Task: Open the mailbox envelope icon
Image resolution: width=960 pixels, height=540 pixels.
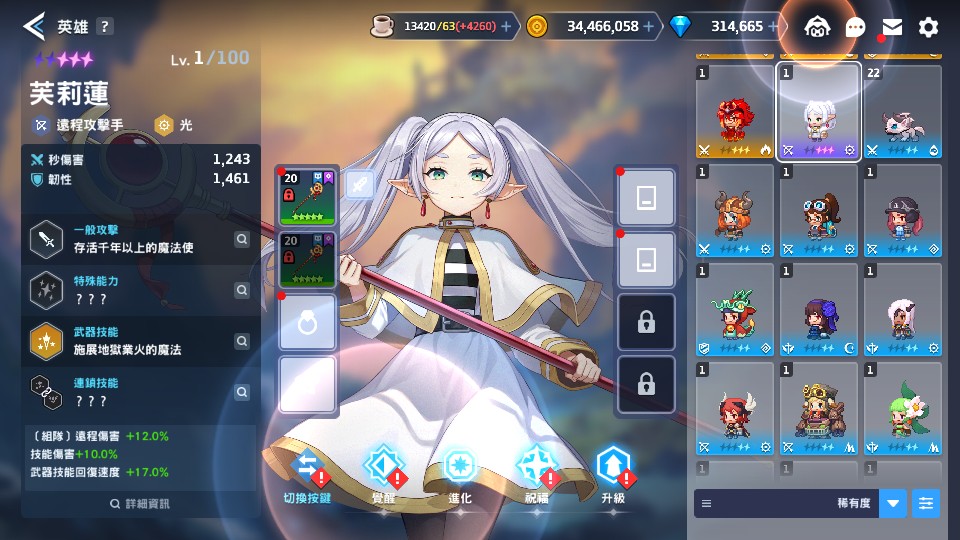Action: pos(892,27)
